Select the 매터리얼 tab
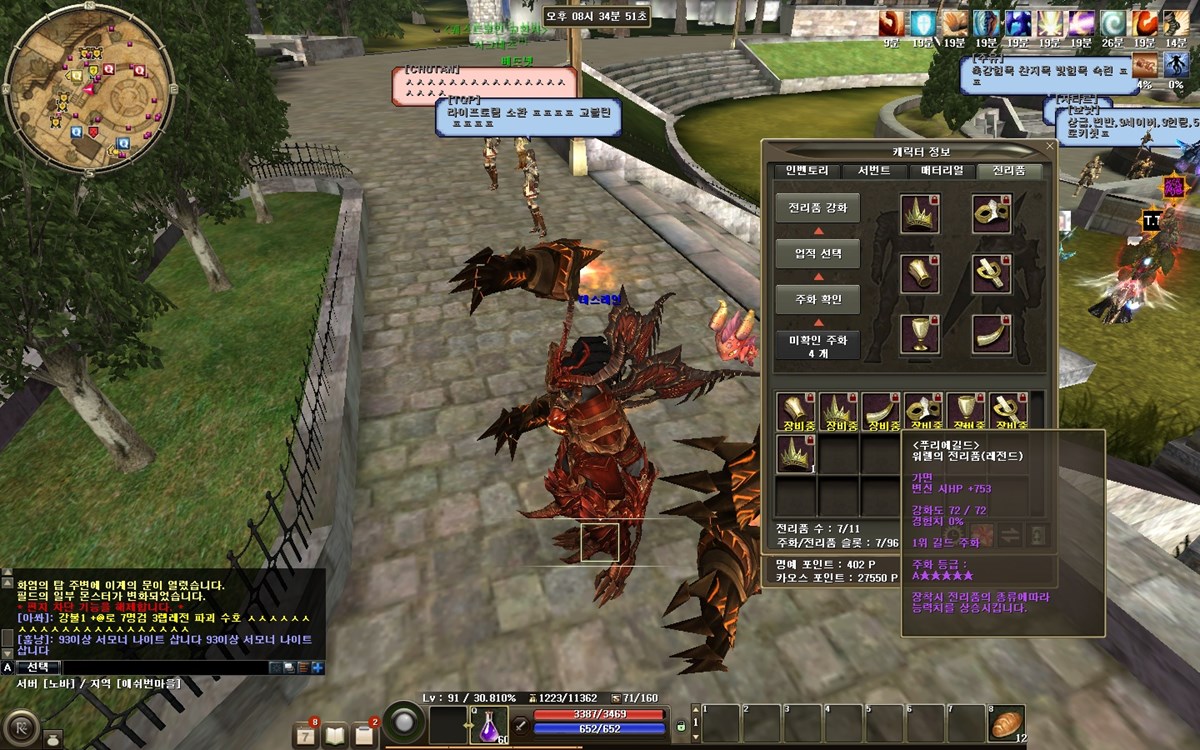Image resolution: width=1200 pixels, height=750 pixels. click(x=942, y=171)
